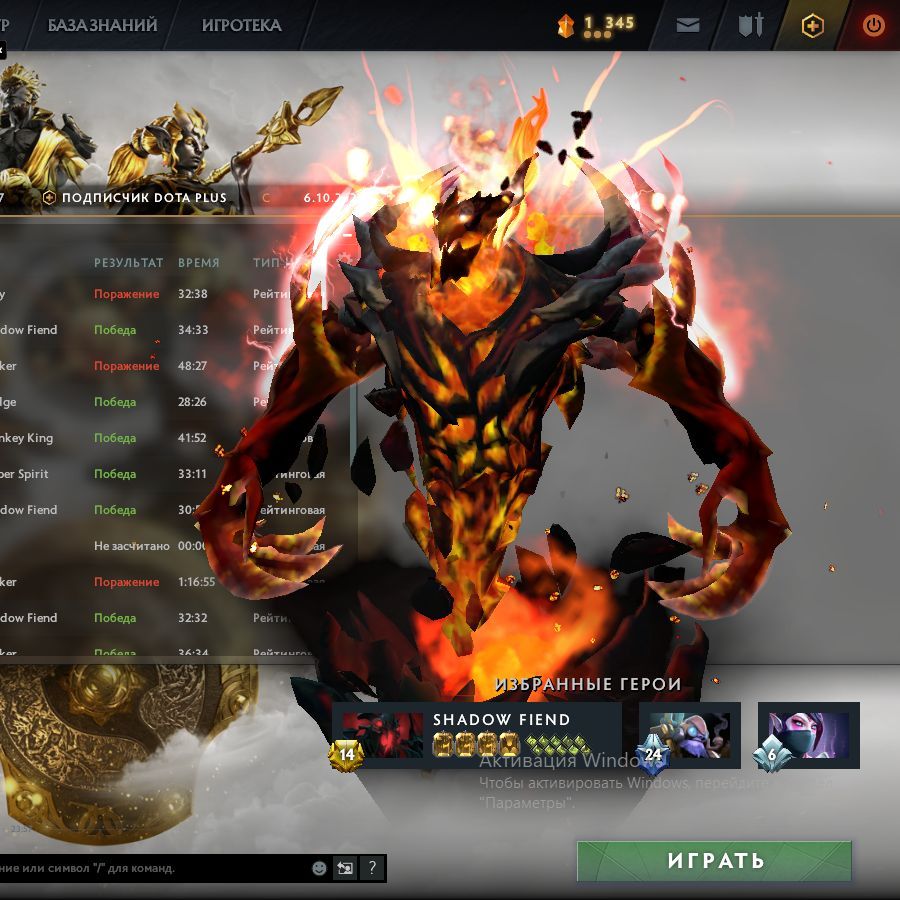Switch to the ИГРОТЕКА tab

tap(241, 25)
